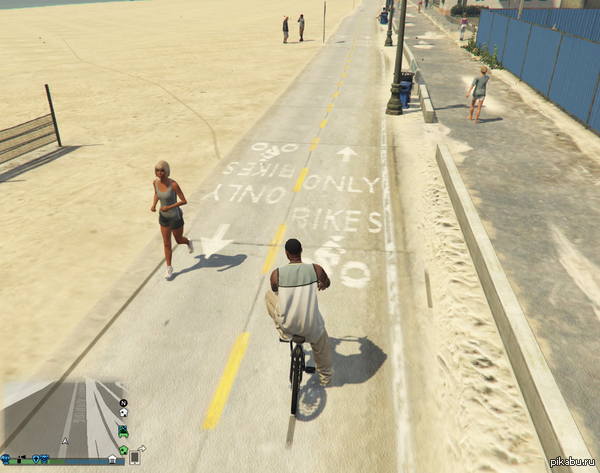The height and width of the screenshot is (473, 600).
Task: Click the white safehouse blip below north marker
Action: point(123,413)
